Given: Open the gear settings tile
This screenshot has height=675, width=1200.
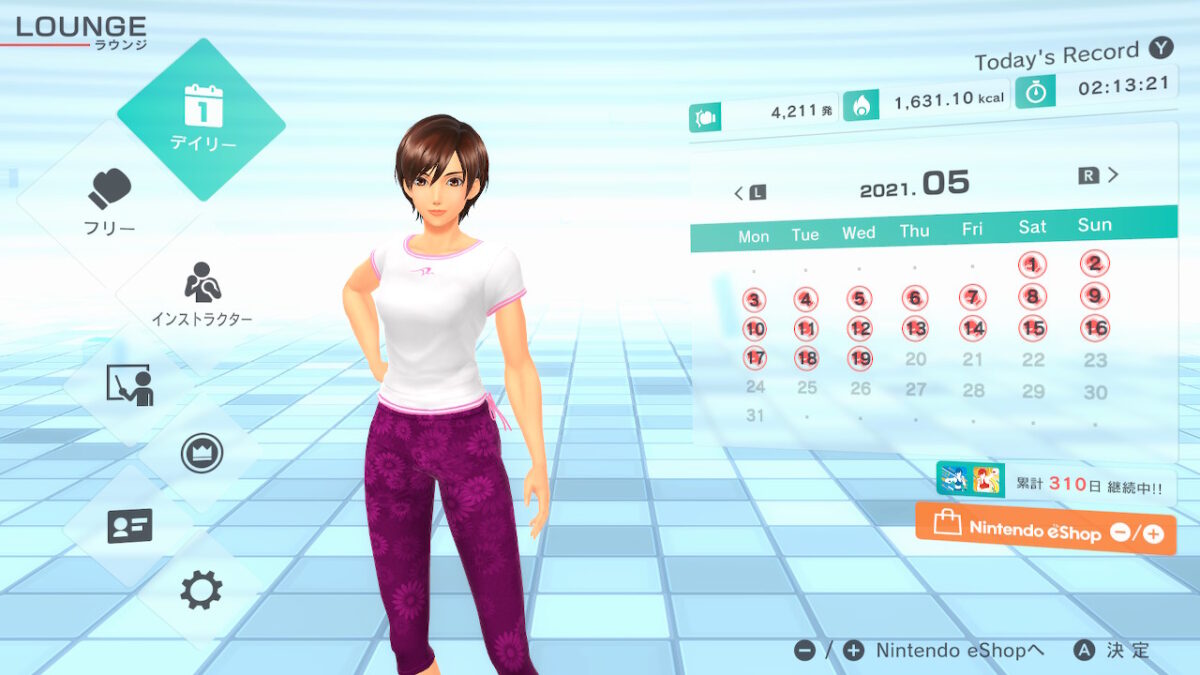Looking at the screenshot, I should [200, 590].
